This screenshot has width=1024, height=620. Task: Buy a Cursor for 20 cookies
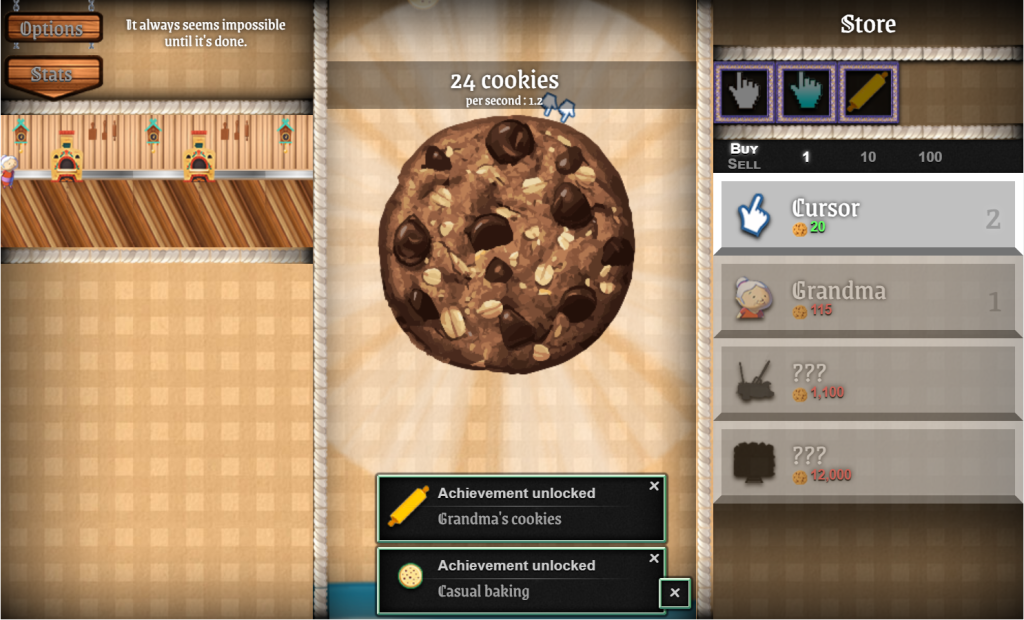click(x=867, y=215)
